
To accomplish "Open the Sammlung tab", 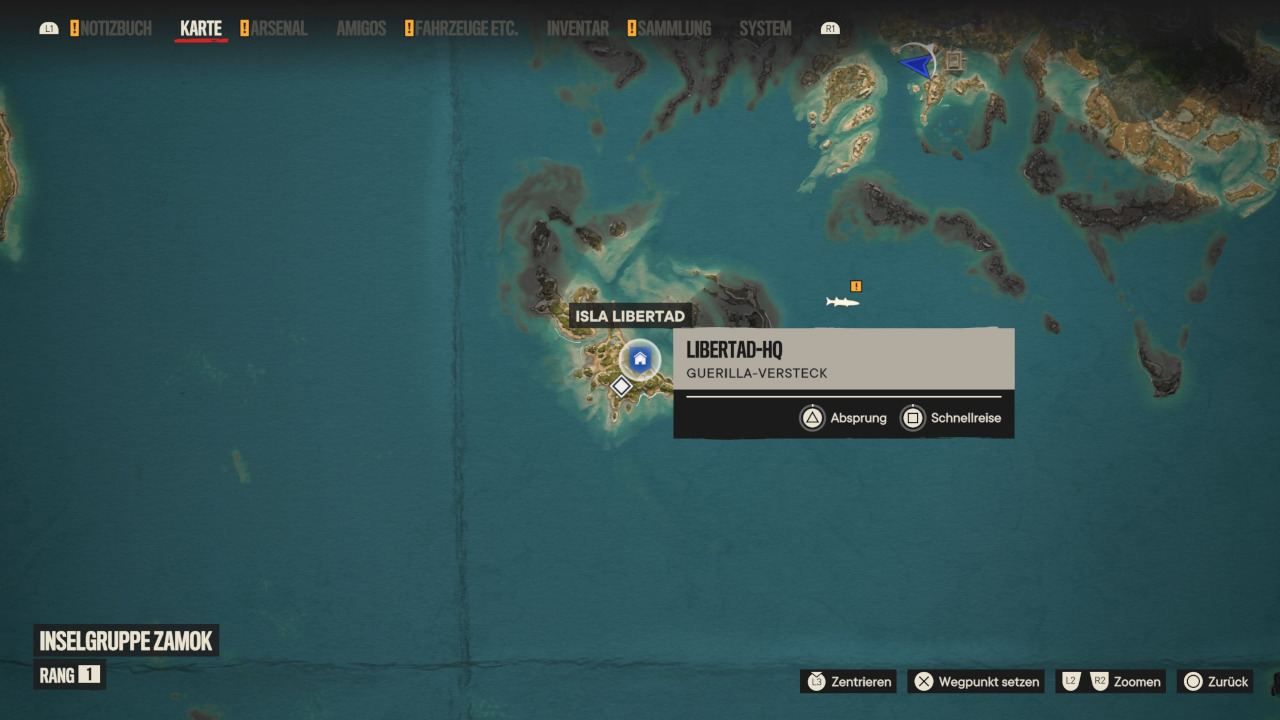I will tap(674, 29).
